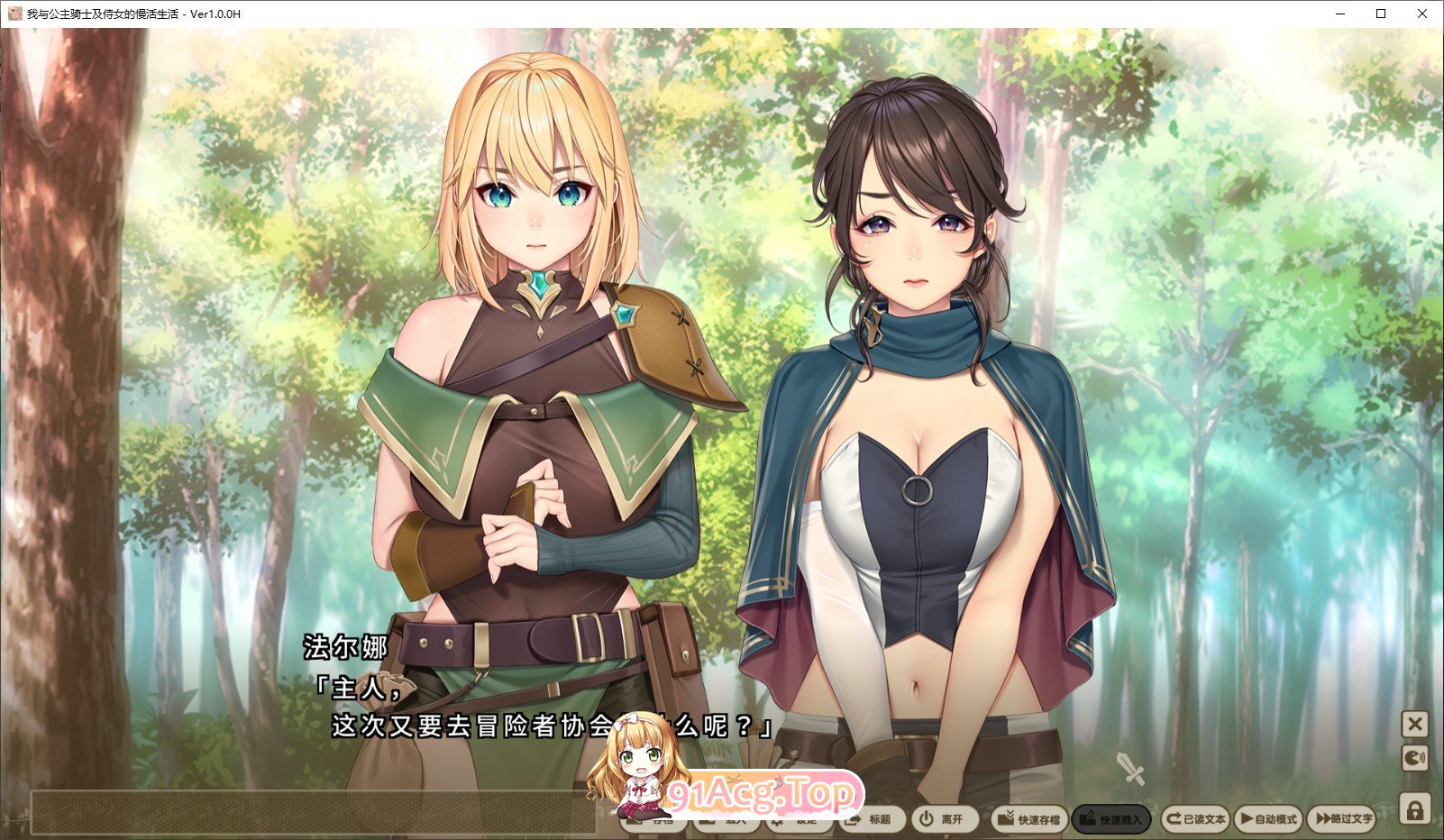Minimize the game window
Screen dimensions: 1444x840
1340,14
